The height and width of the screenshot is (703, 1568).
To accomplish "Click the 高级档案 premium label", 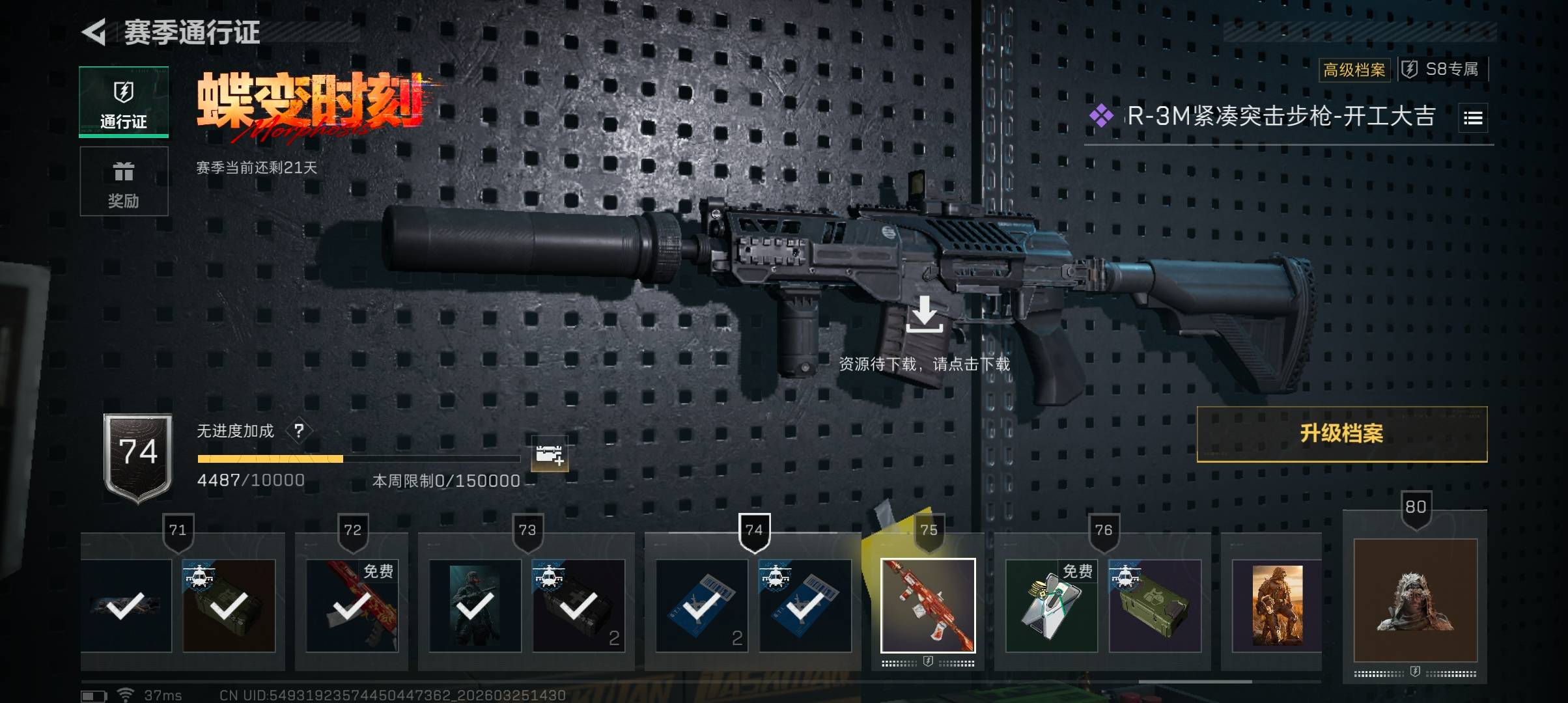I will [1354, 70].
